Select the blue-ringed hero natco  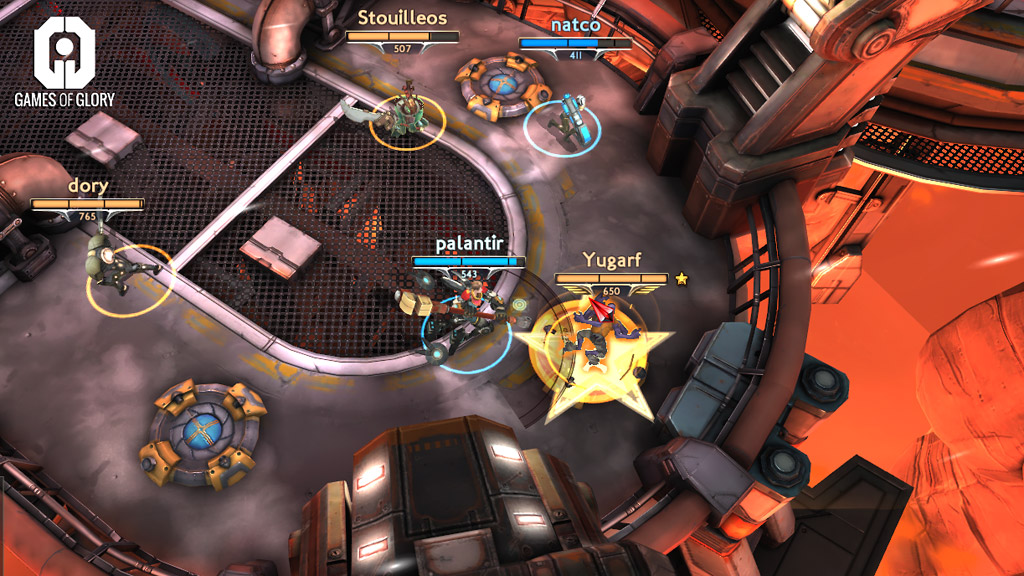point(564,122)
